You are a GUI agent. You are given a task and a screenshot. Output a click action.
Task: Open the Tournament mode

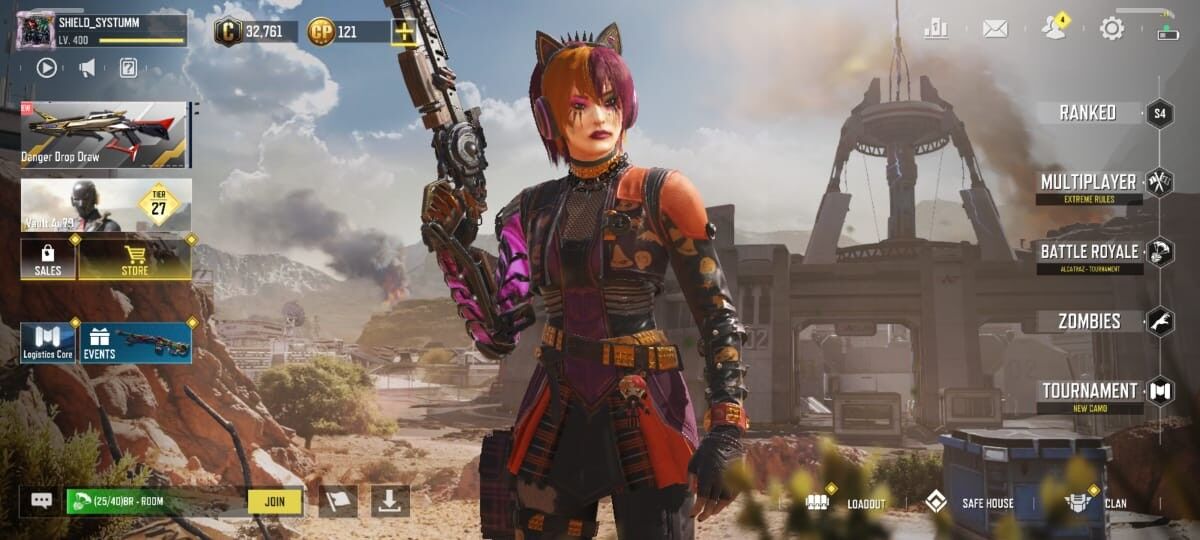(1090, 391)
